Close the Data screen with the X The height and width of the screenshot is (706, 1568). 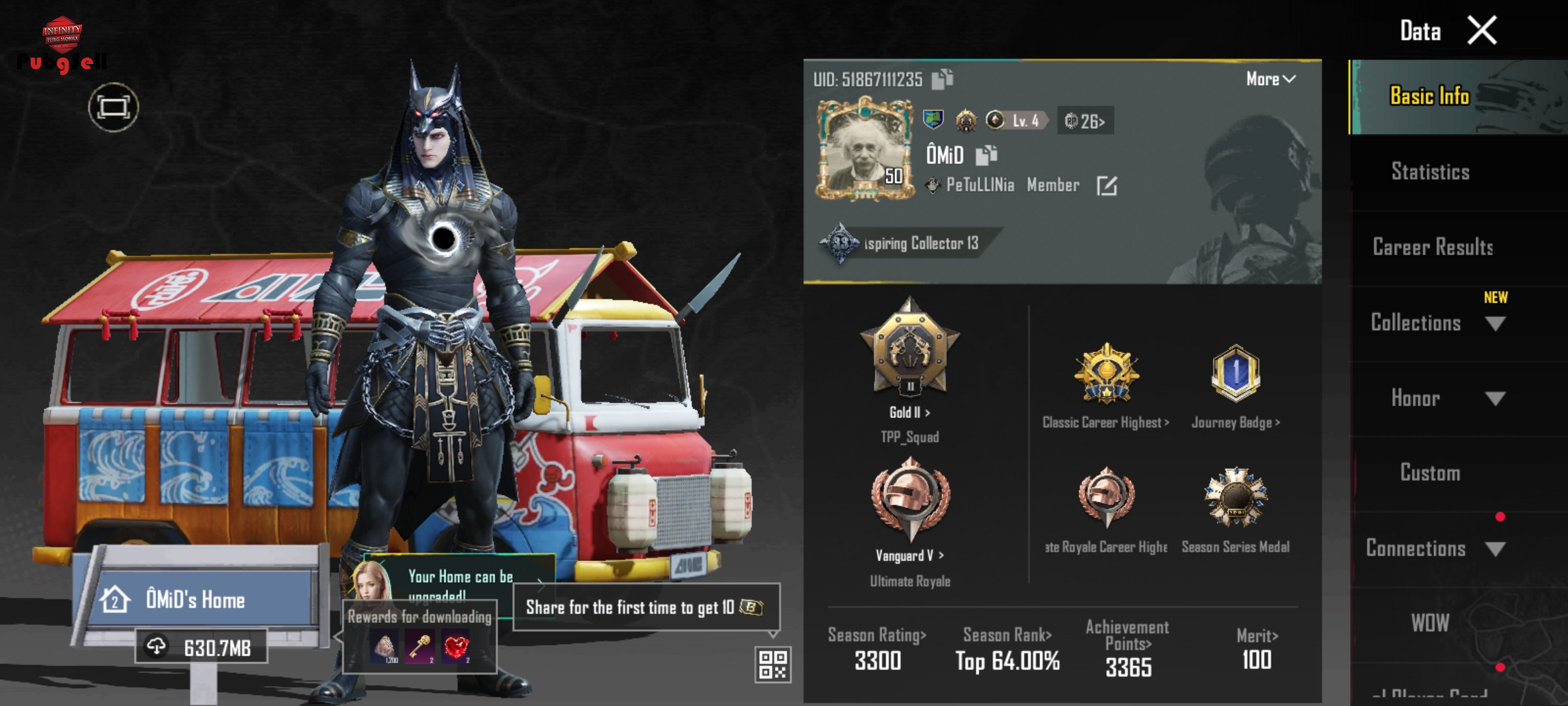(x=1482, y=31)
